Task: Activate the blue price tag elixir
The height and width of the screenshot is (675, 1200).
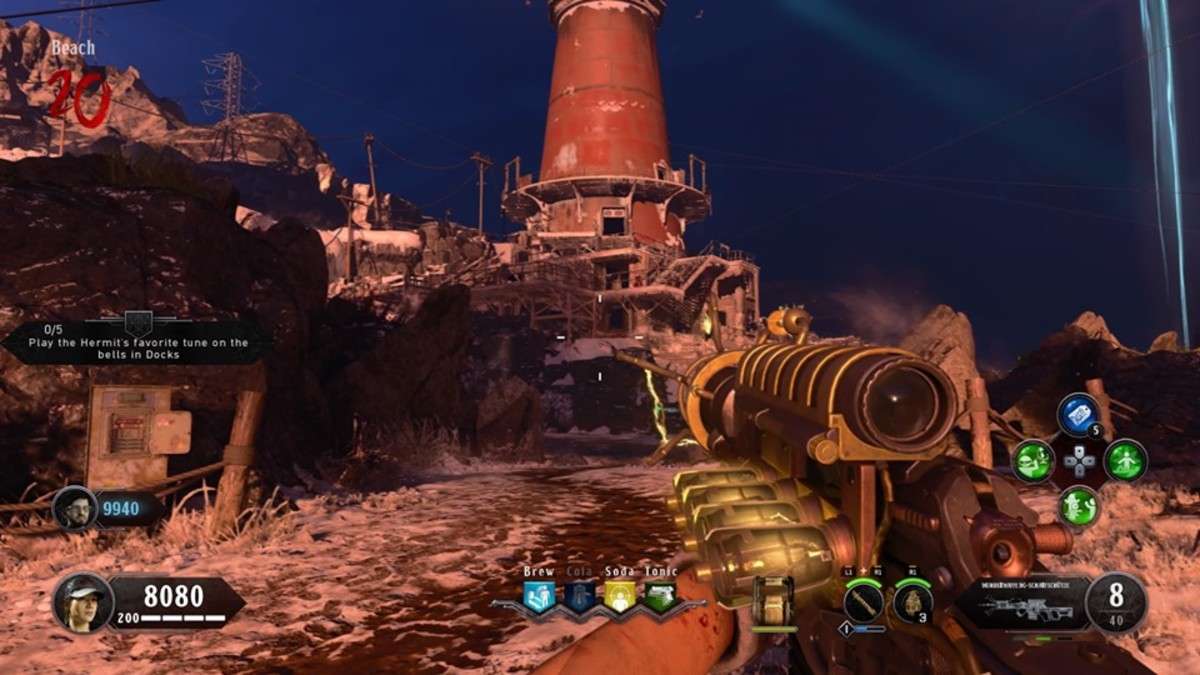Action: click(x=1079, y=416)
